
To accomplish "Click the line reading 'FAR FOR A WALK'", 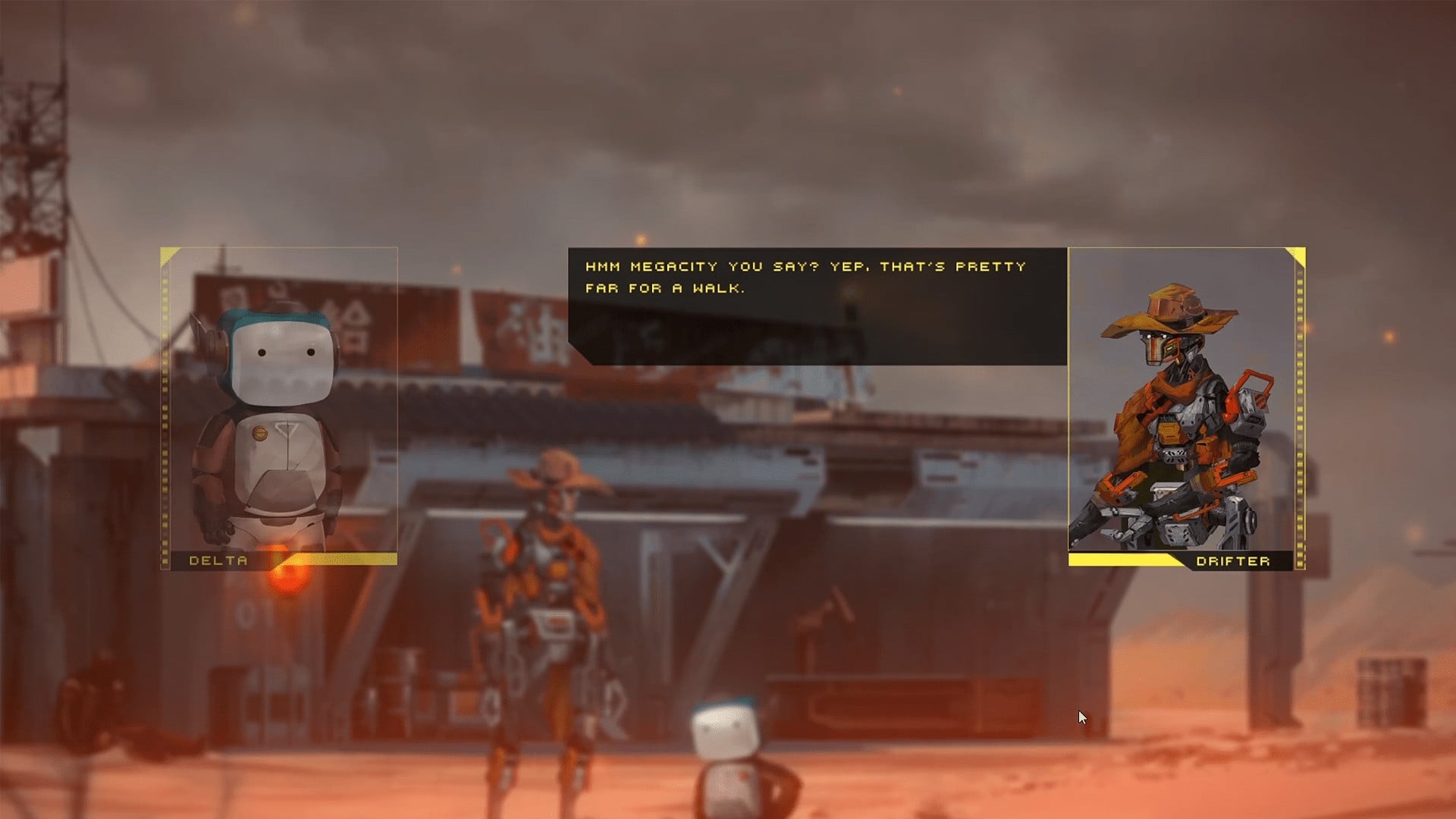I will (667, 288).
